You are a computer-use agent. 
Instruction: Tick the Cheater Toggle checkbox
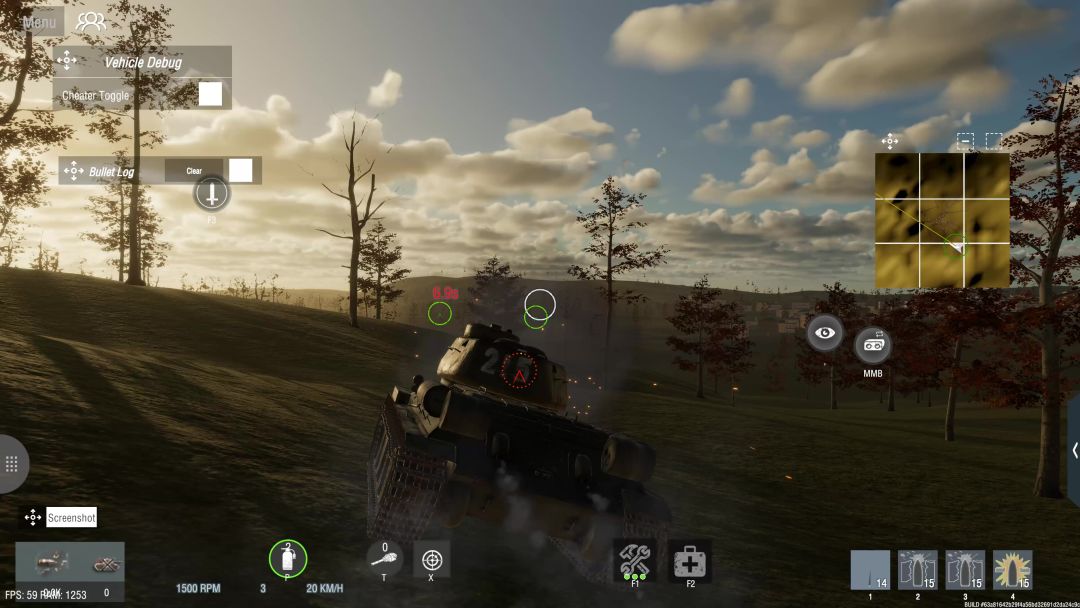tap(210, 94)
